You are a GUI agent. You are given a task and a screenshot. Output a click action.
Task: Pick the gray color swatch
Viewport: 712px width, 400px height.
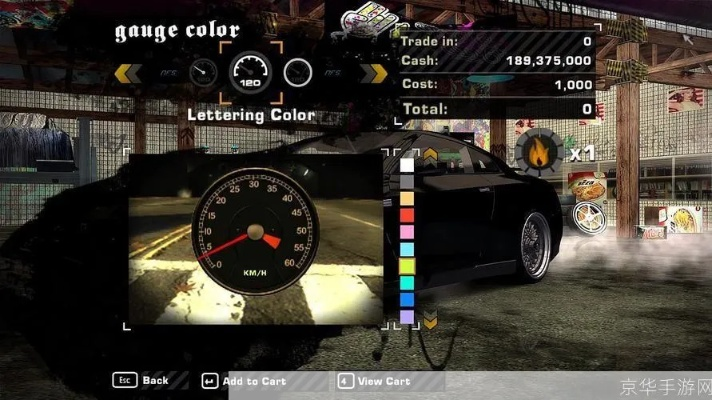[407, 182]
